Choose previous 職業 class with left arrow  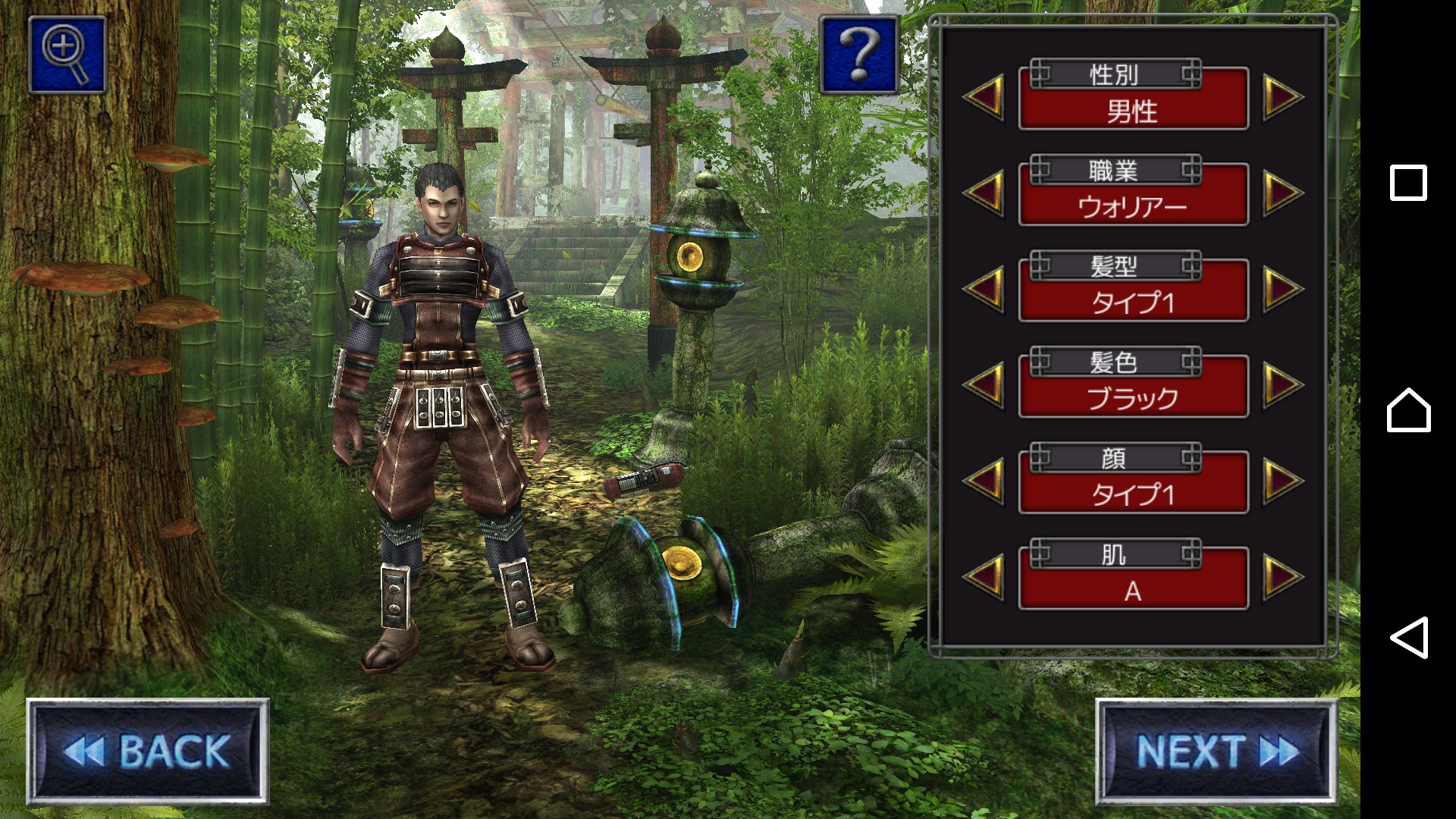click(984, 193)
